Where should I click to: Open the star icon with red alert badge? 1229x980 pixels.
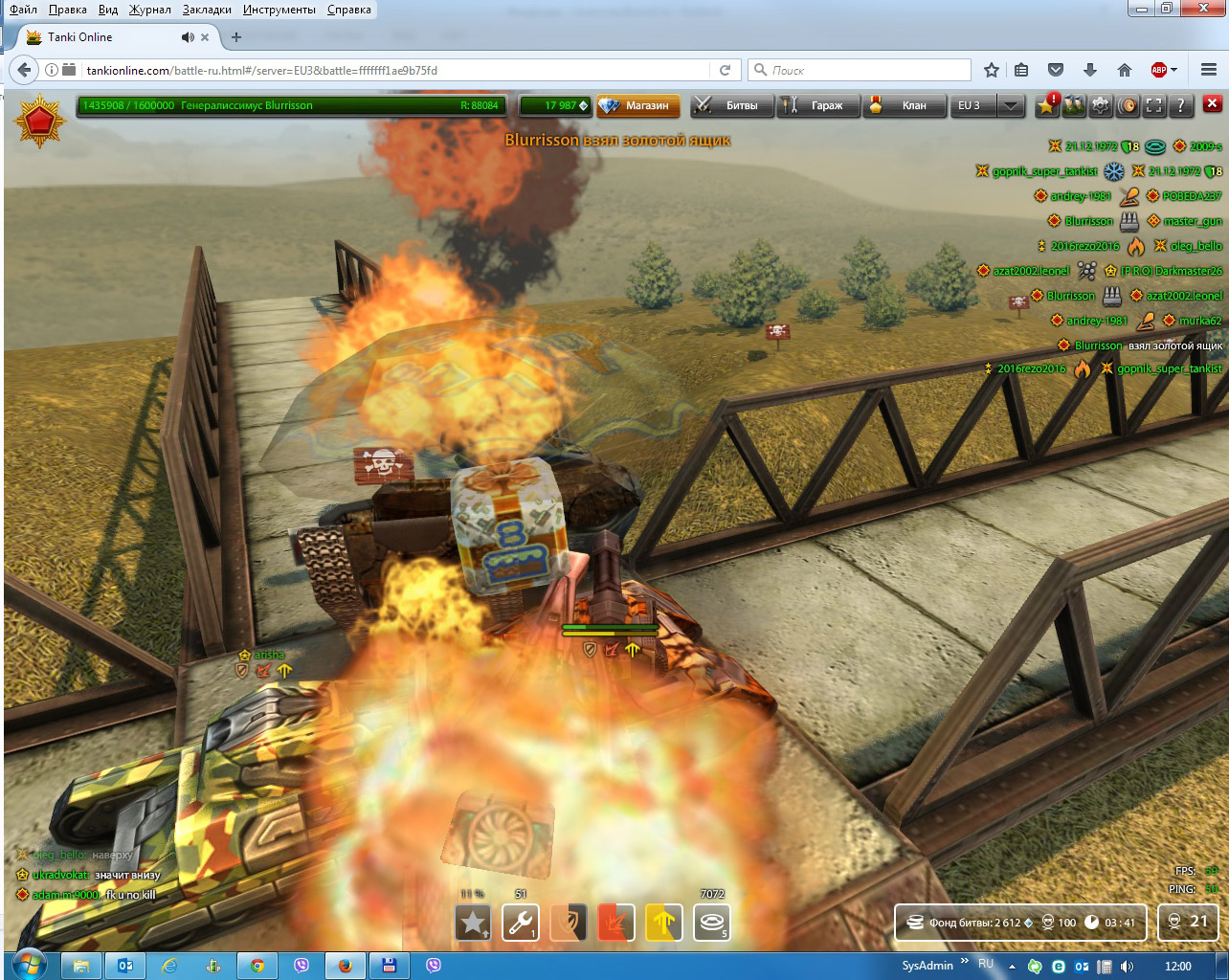pos(1047,104)
